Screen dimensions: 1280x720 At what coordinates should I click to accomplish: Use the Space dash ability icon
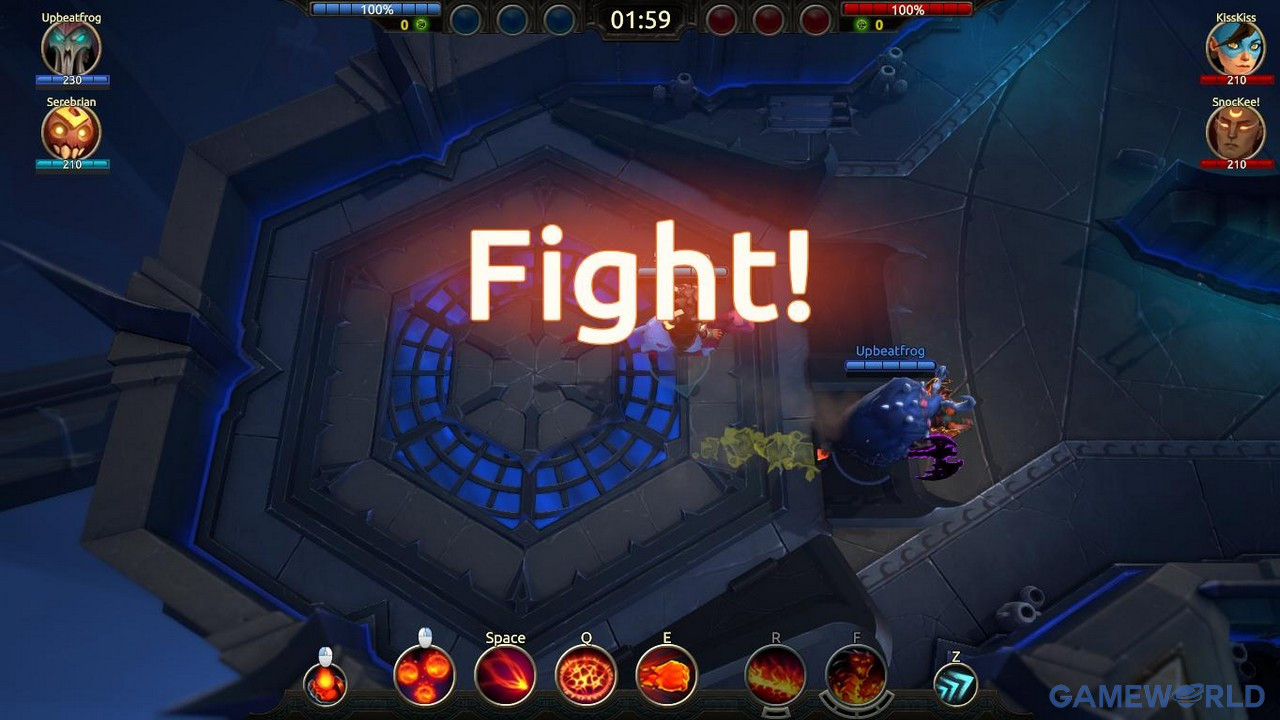point(505,675)
